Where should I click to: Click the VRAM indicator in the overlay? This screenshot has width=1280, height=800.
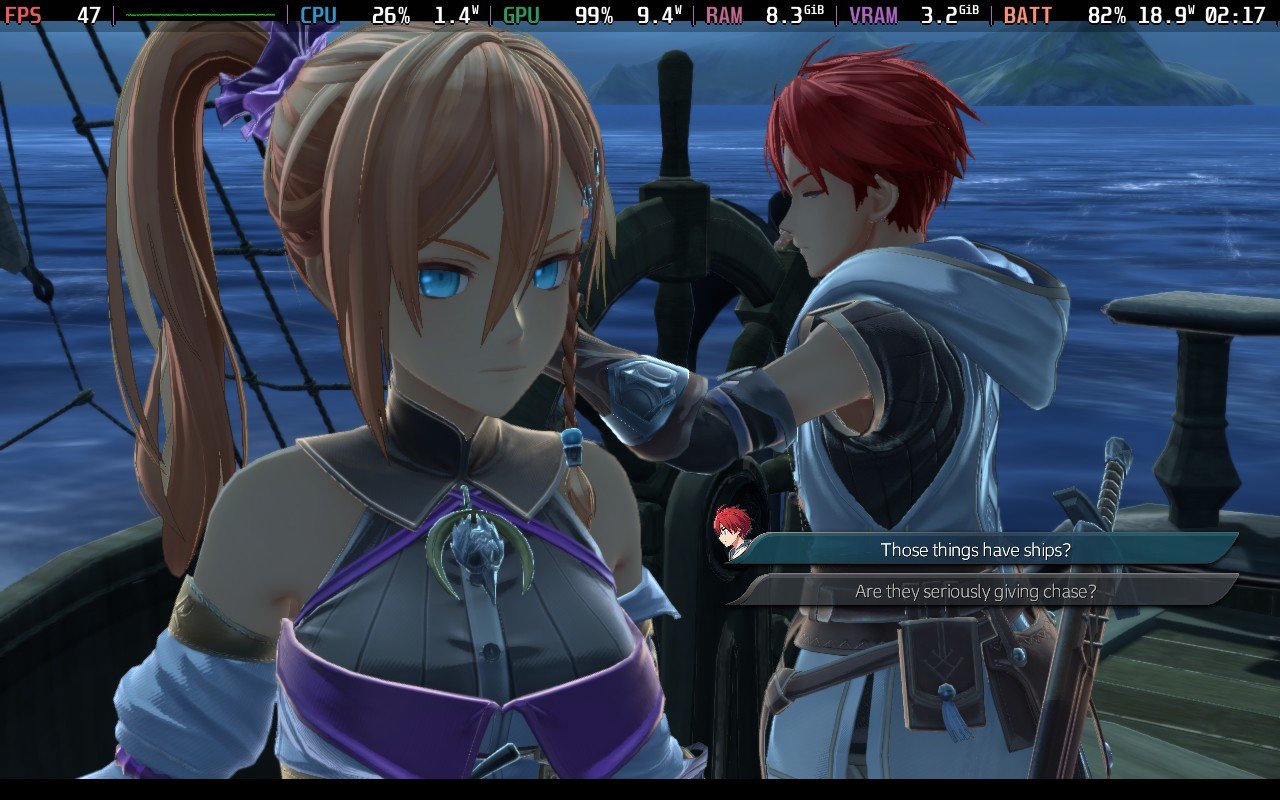coord(869,14)
